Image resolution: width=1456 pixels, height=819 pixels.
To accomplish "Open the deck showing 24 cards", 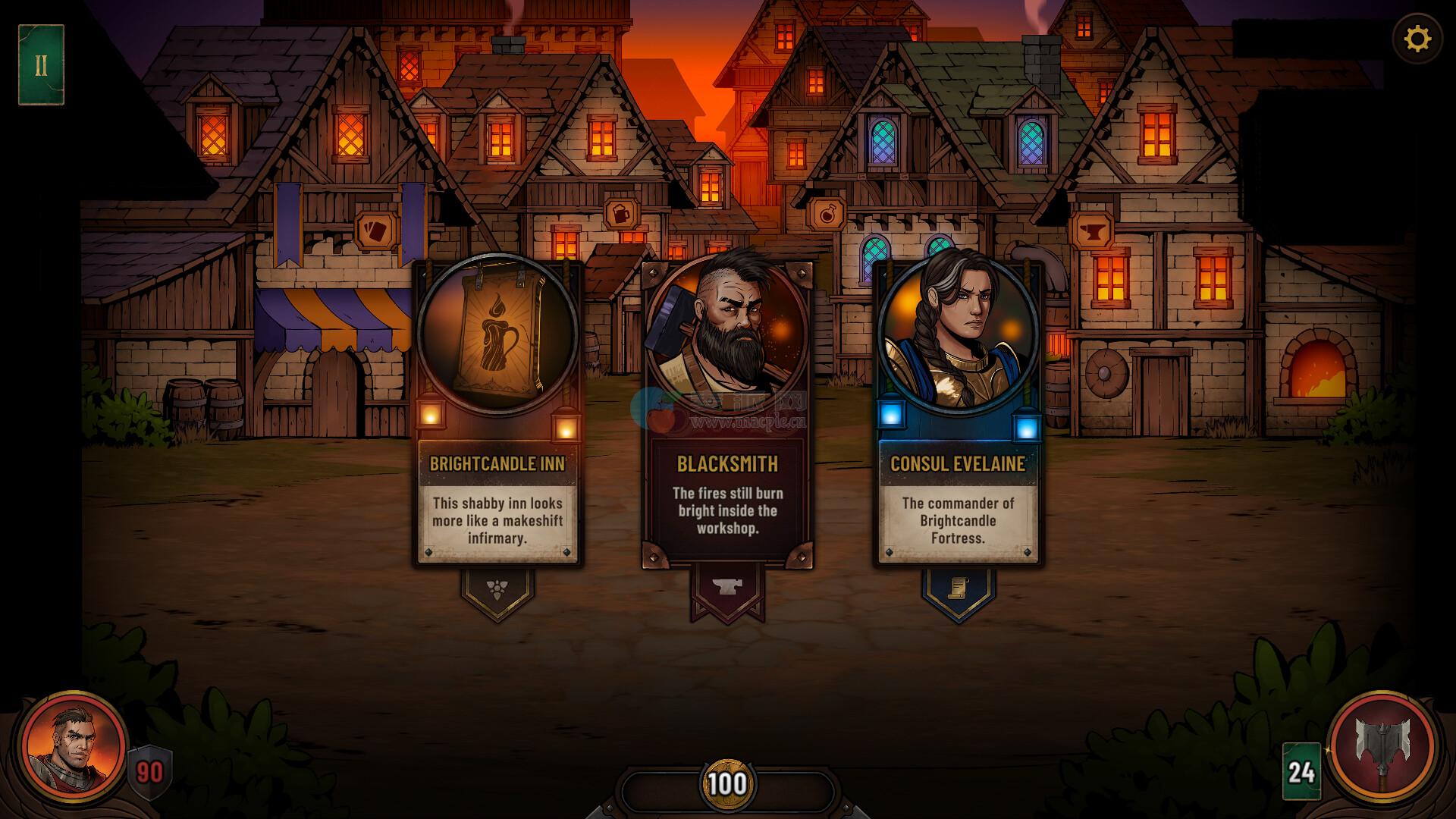I will pyautogui.click(x=1301, y=771).
